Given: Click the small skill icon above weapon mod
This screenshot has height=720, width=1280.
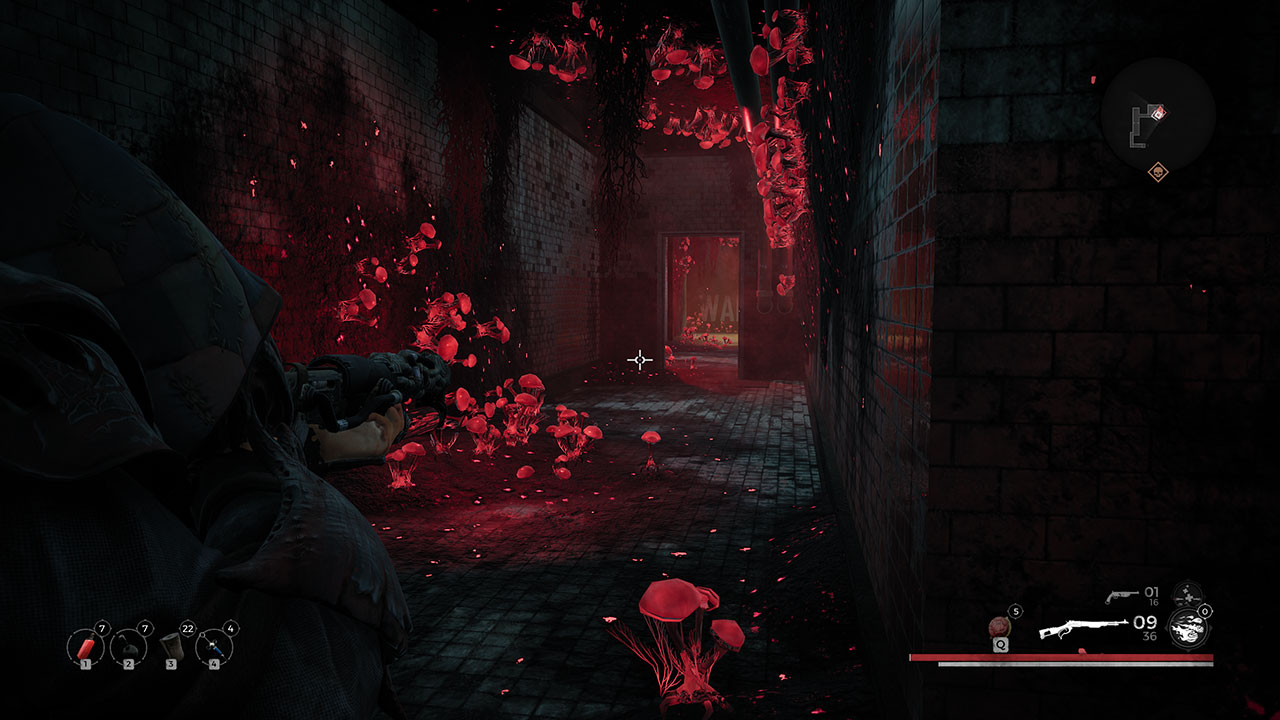Looking at the screenshot, I should pyautogui.click(x=1187, y=593).
